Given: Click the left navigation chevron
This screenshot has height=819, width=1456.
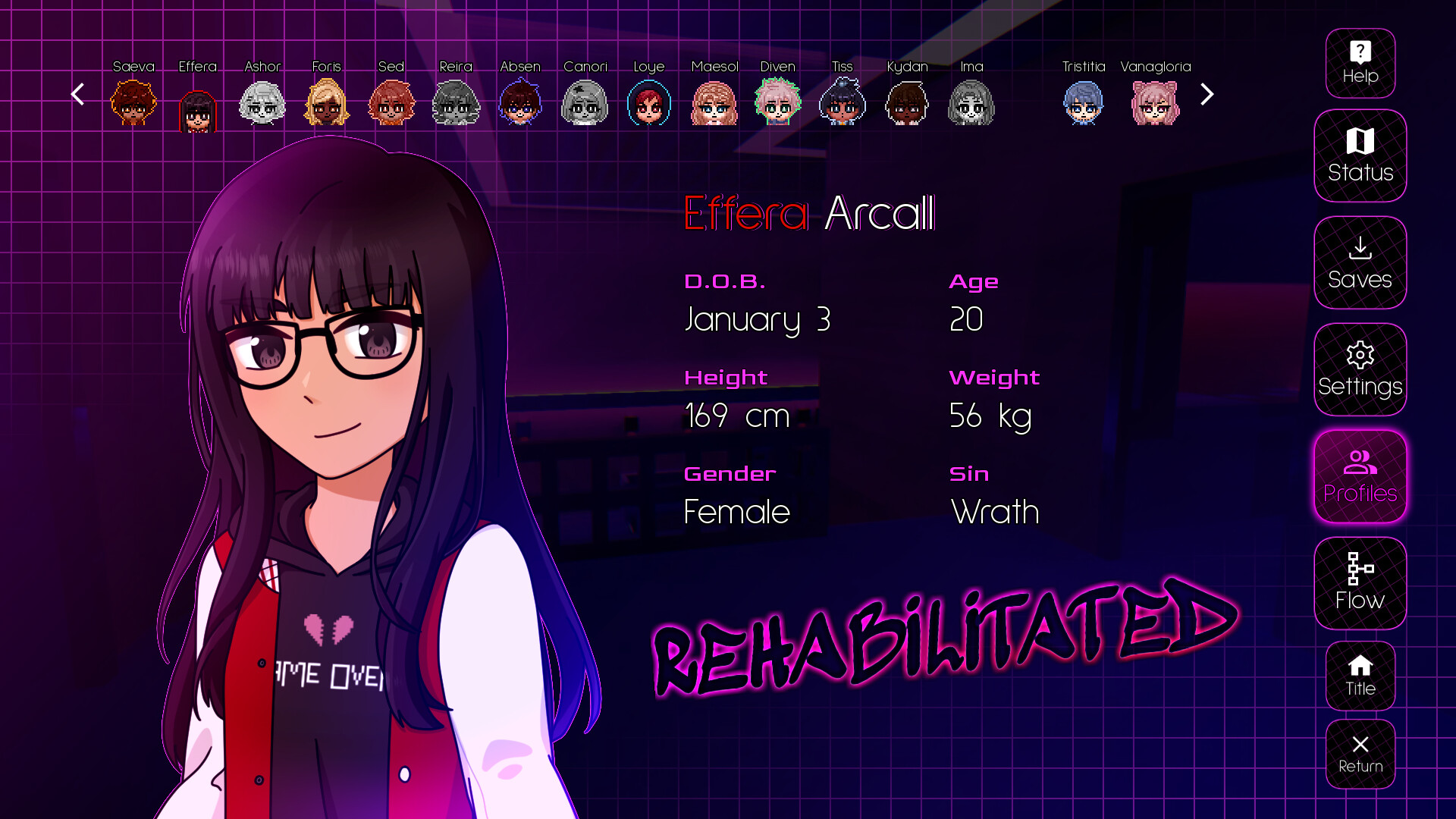Looking at the screenshot, I should (77, 94).
